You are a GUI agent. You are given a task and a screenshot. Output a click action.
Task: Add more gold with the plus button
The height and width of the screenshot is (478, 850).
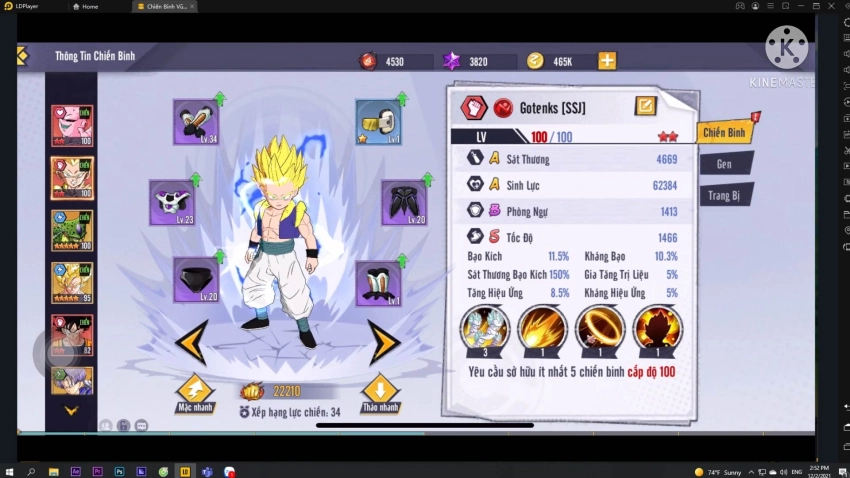tap(607, 61)
